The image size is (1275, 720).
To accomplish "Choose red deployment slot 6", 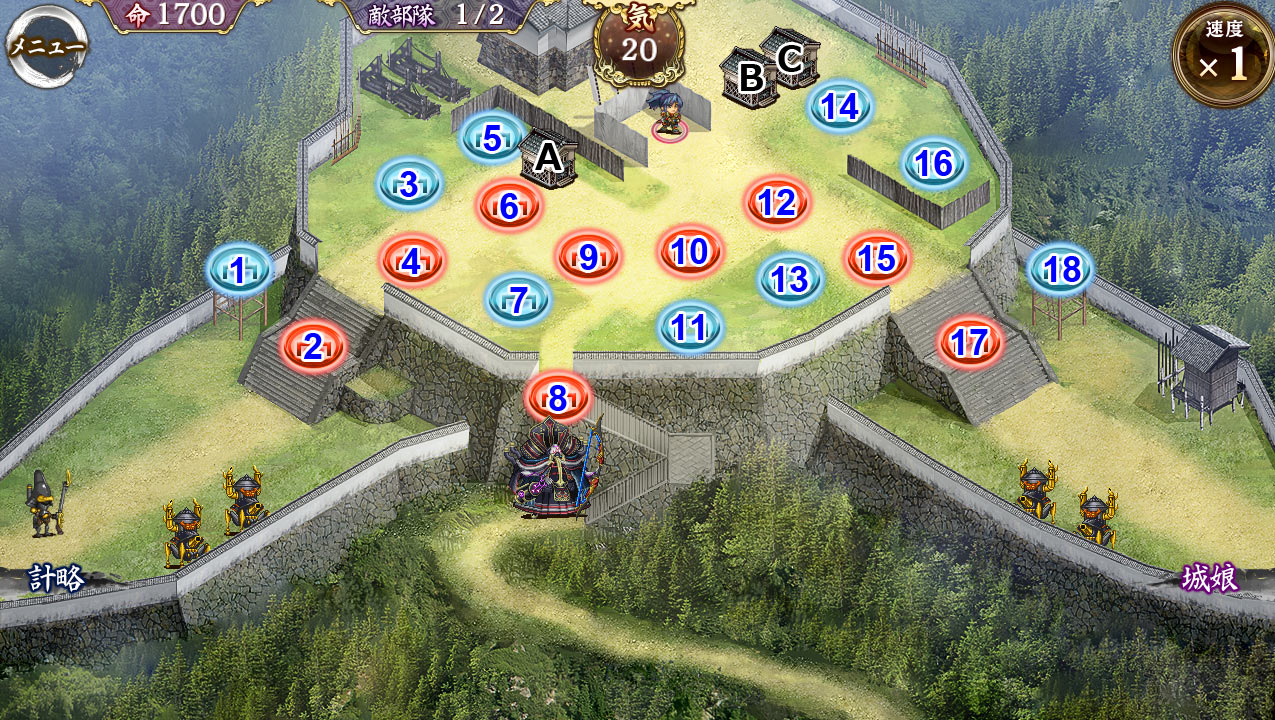I will [509, 206].
